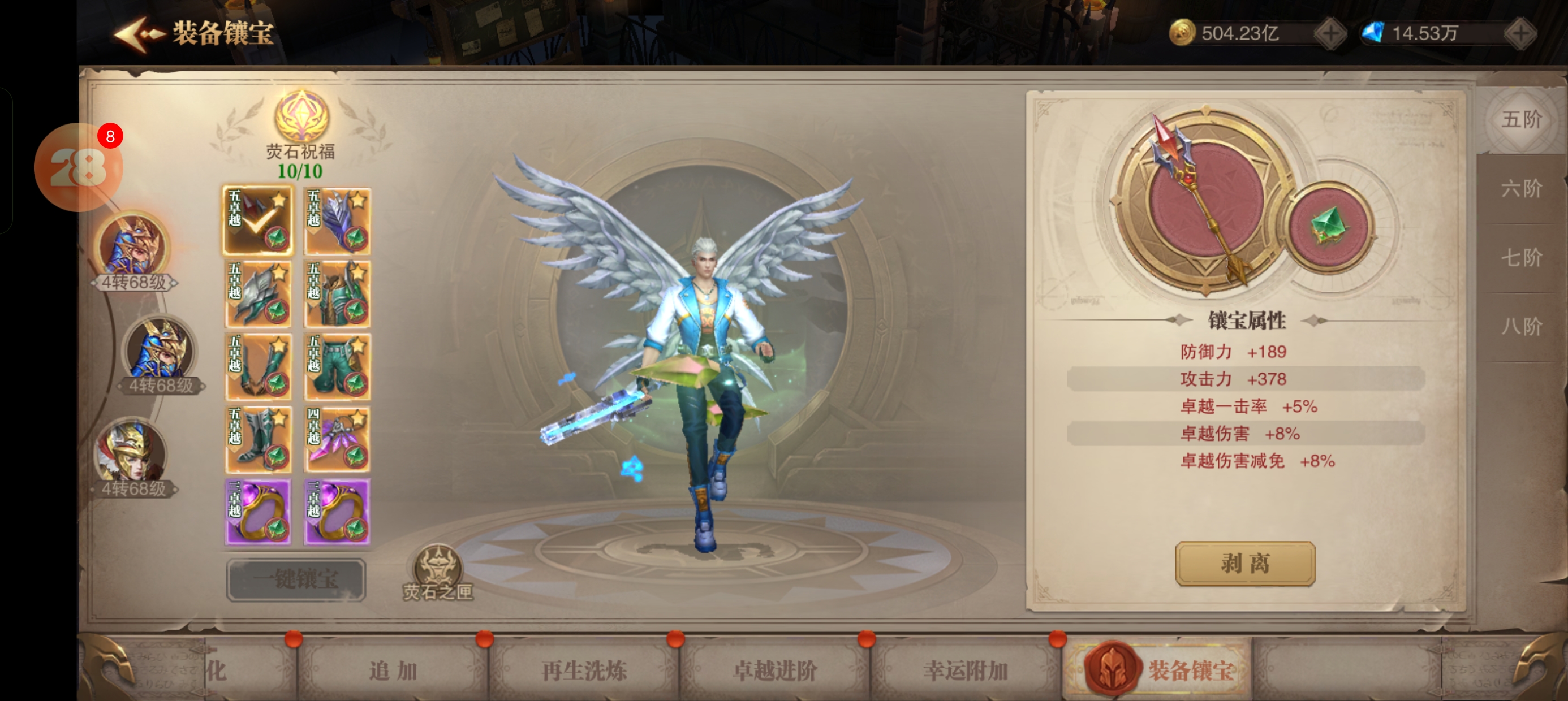Open the 追加 tab
This screenshot has width=1568, height=701.
tap(393, 670)
